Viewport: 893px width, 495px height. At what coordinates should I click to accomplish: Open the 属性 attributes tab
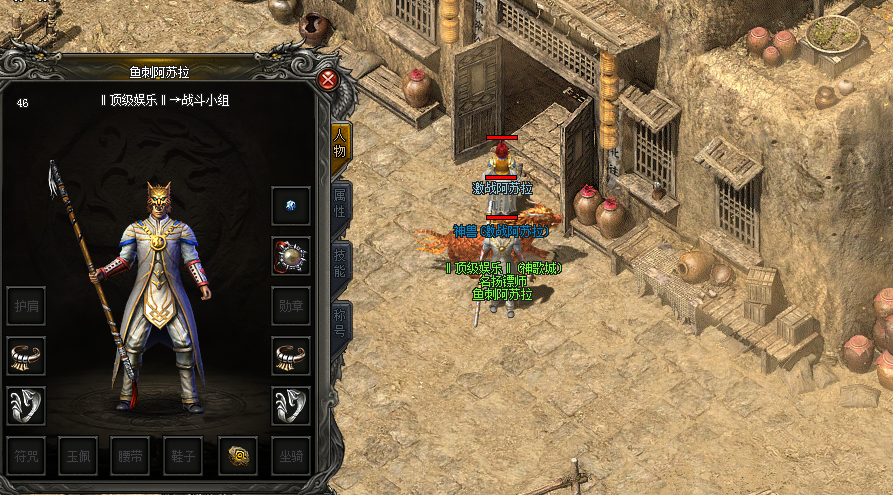[340, 204]
